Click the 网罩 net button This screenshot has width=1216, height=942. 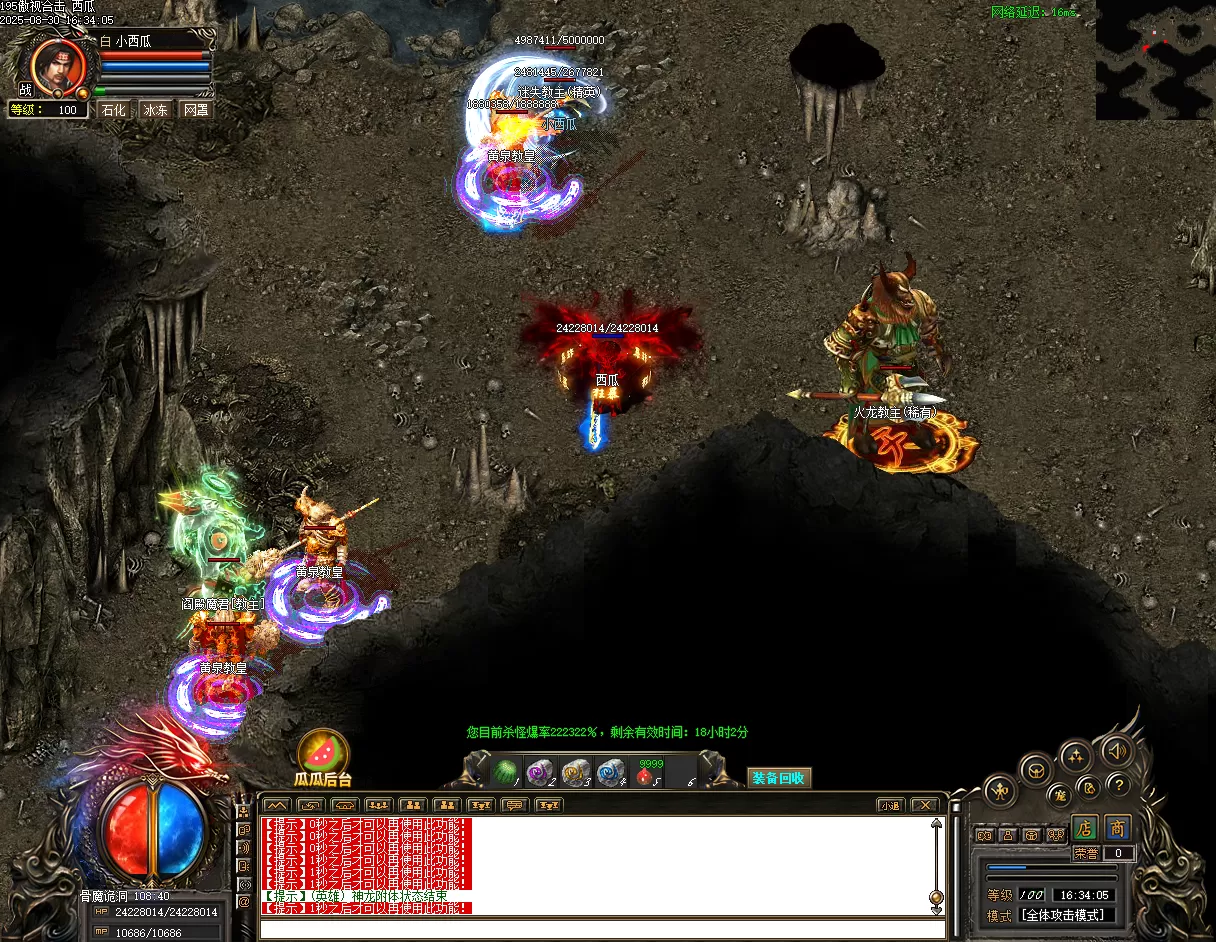click(x=196, y=110)
